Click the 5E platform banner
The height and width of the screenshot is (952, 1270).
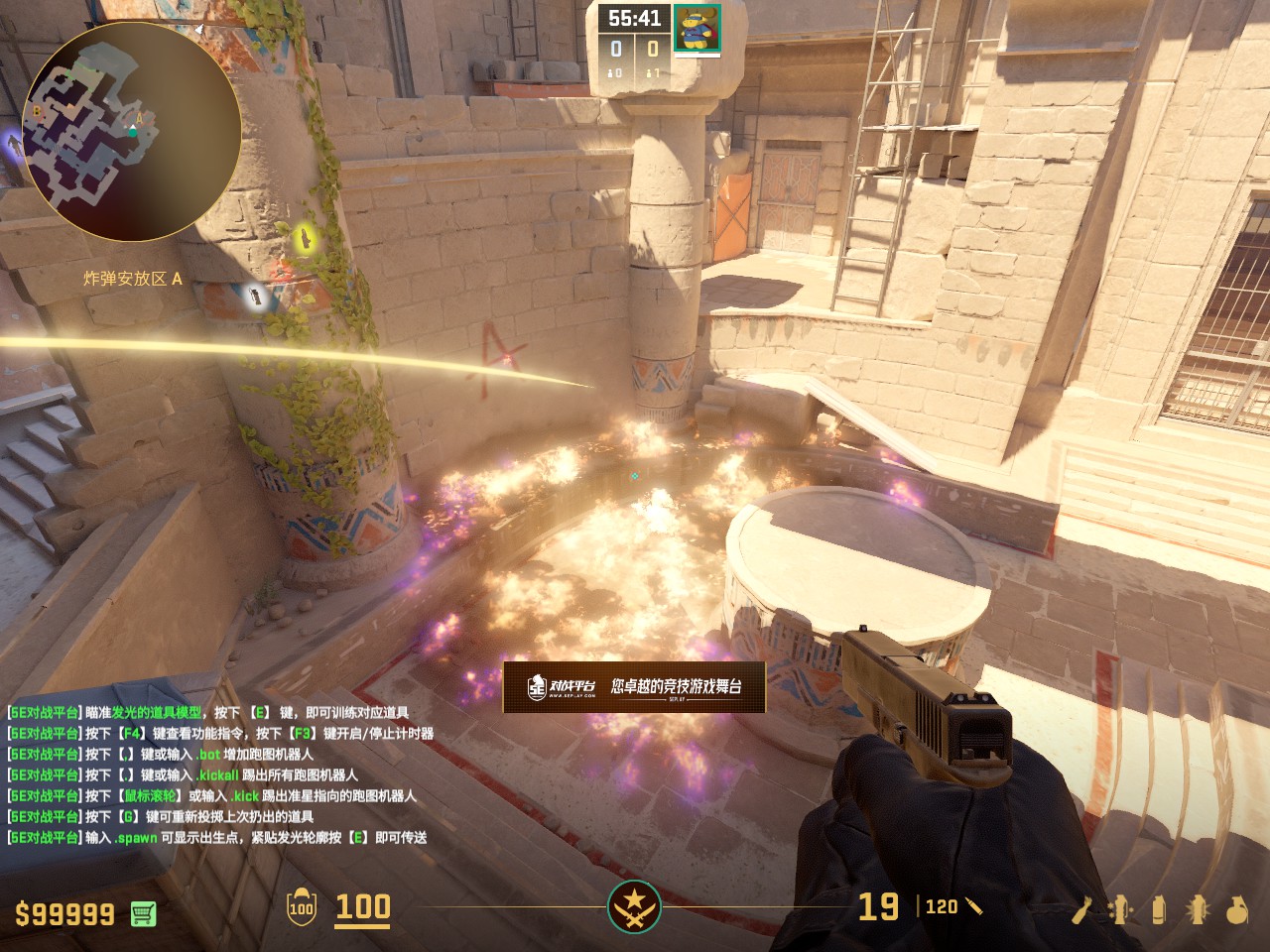click(x=634, y=686)
